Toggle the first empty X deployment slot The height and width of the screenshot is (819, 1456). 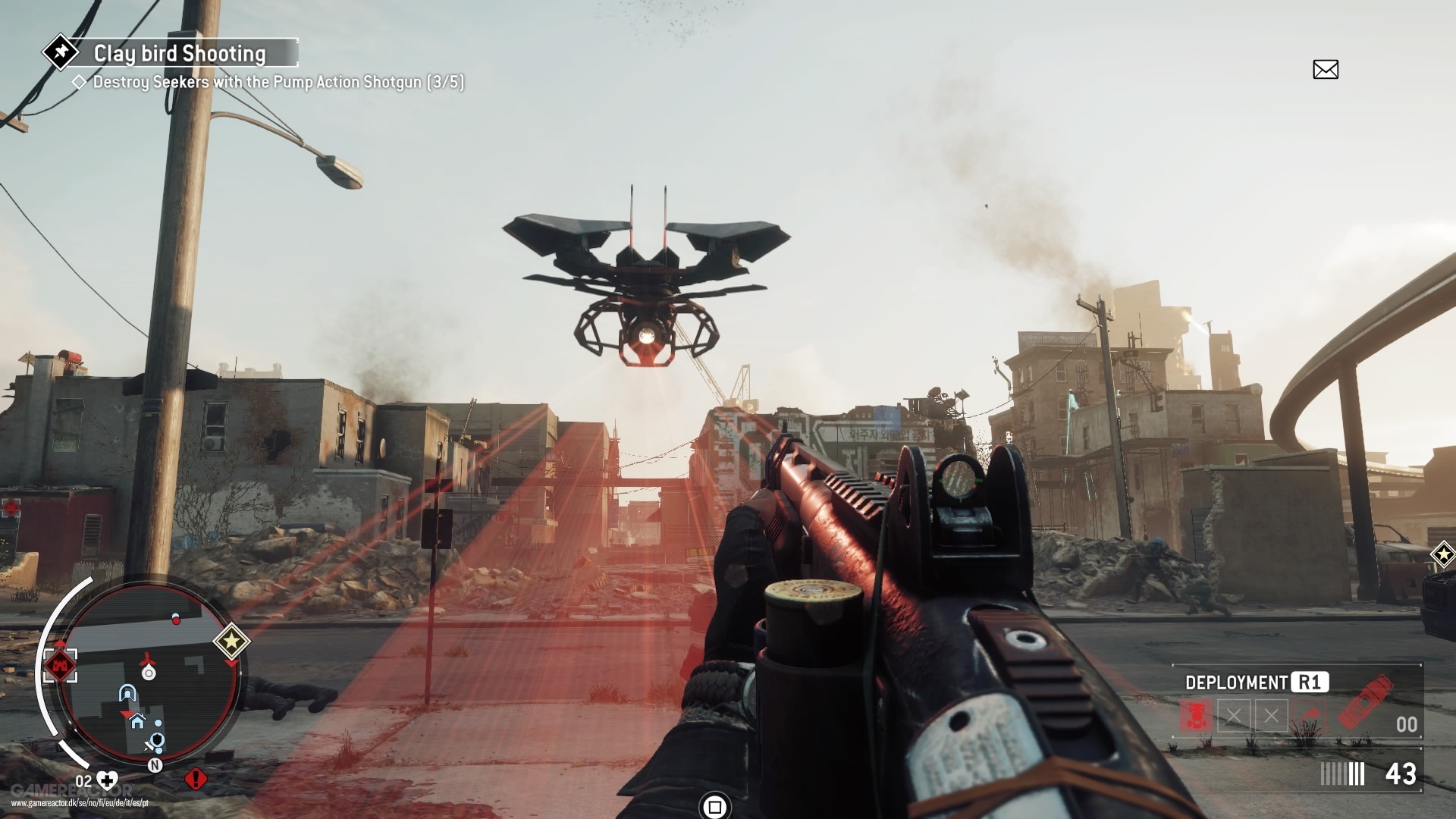(x=1234, y=715)
